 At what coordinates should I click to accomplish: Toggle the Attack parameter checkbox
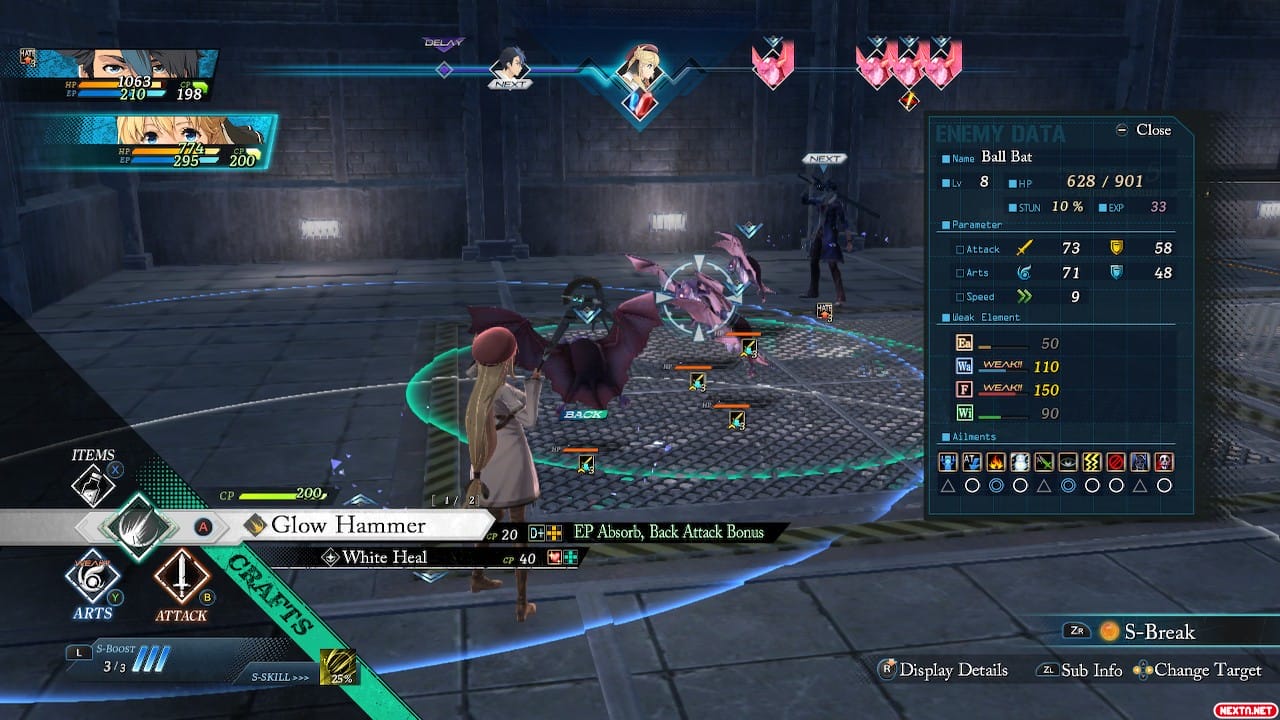point(961,249)
